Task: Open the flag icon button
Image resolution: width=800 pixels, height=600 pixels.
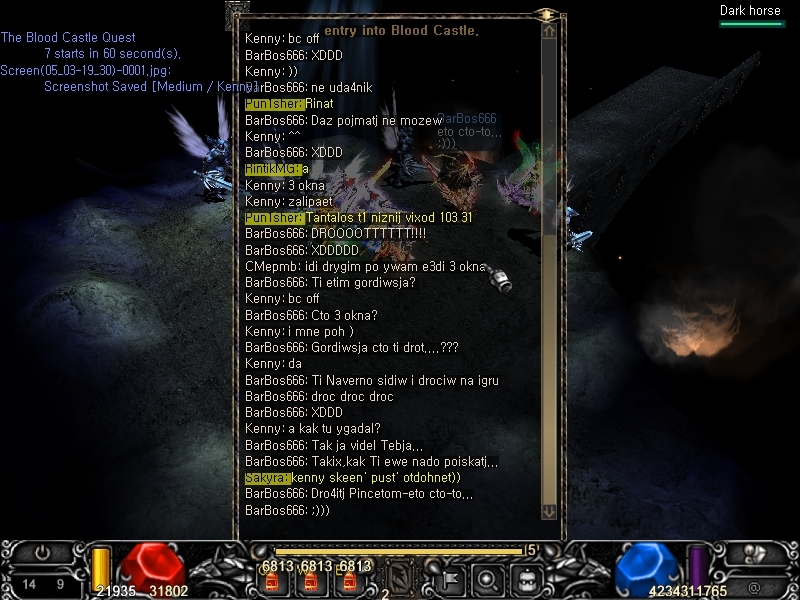Action: [x=451, y=578]
